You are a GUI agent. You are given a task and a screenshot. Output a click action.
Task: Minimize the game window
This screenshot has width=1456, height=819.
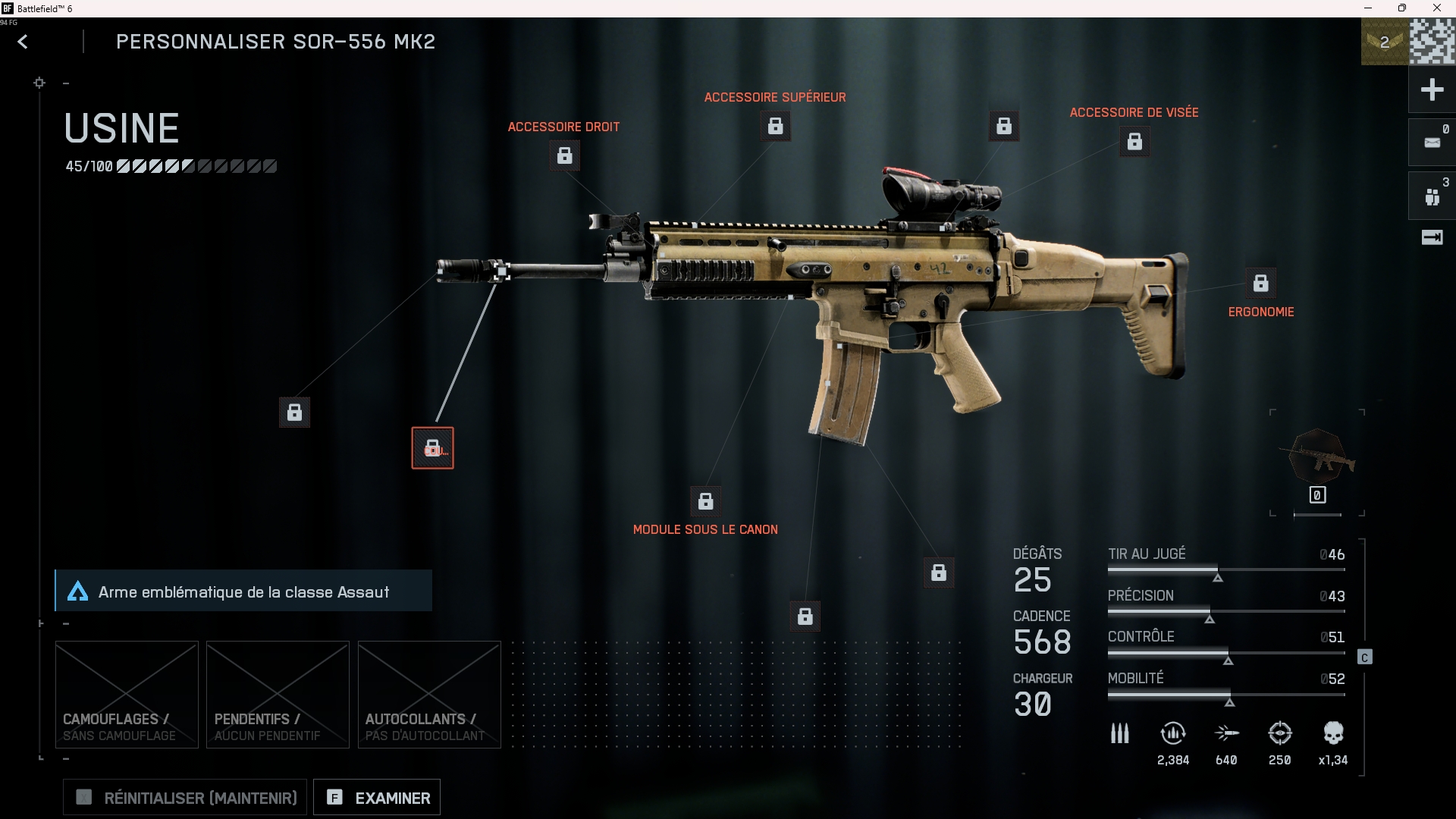[1368, 8]
